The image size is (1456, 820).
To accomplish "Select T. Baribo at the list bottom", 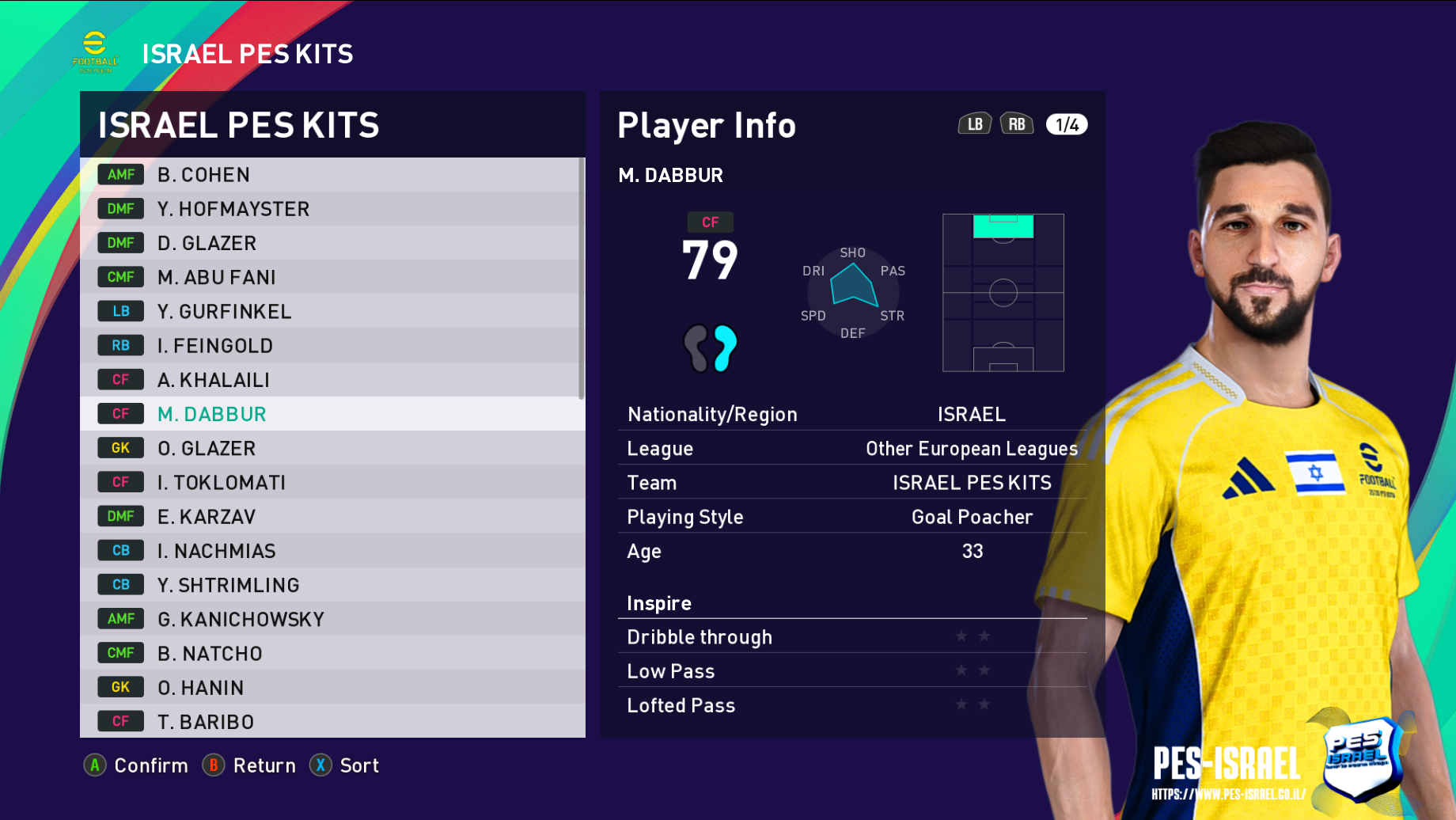I will click(332, 721).
